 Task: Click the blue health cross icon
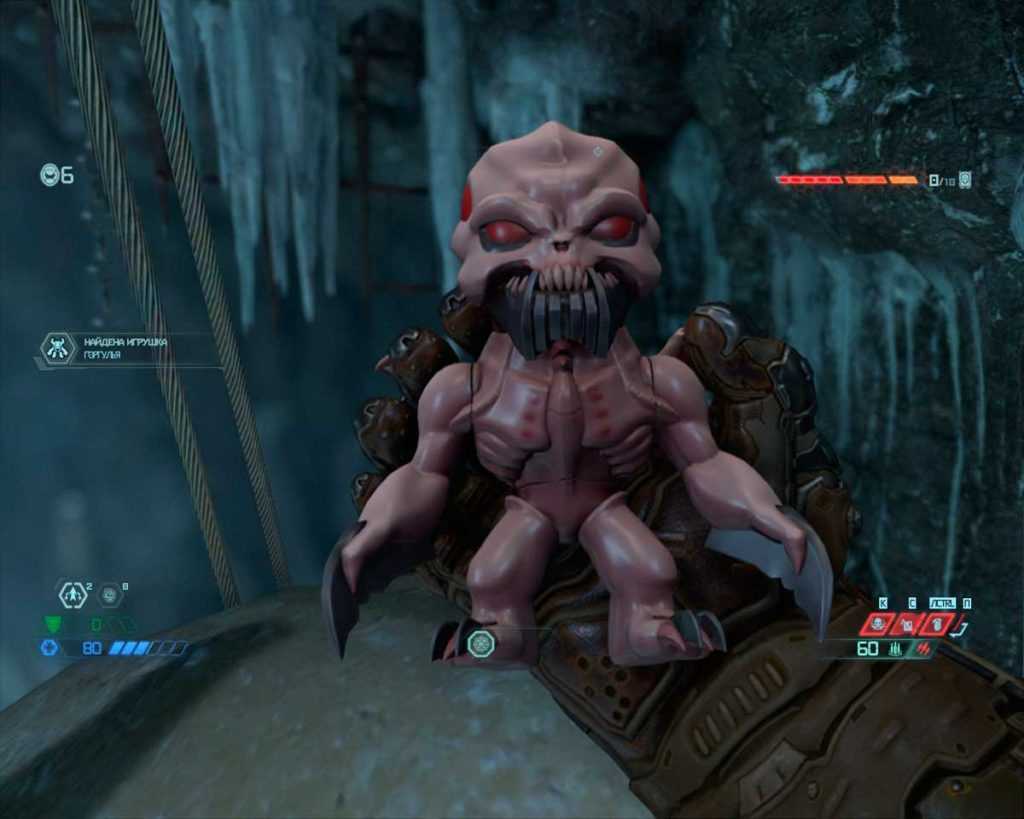(x=49, y=648)
